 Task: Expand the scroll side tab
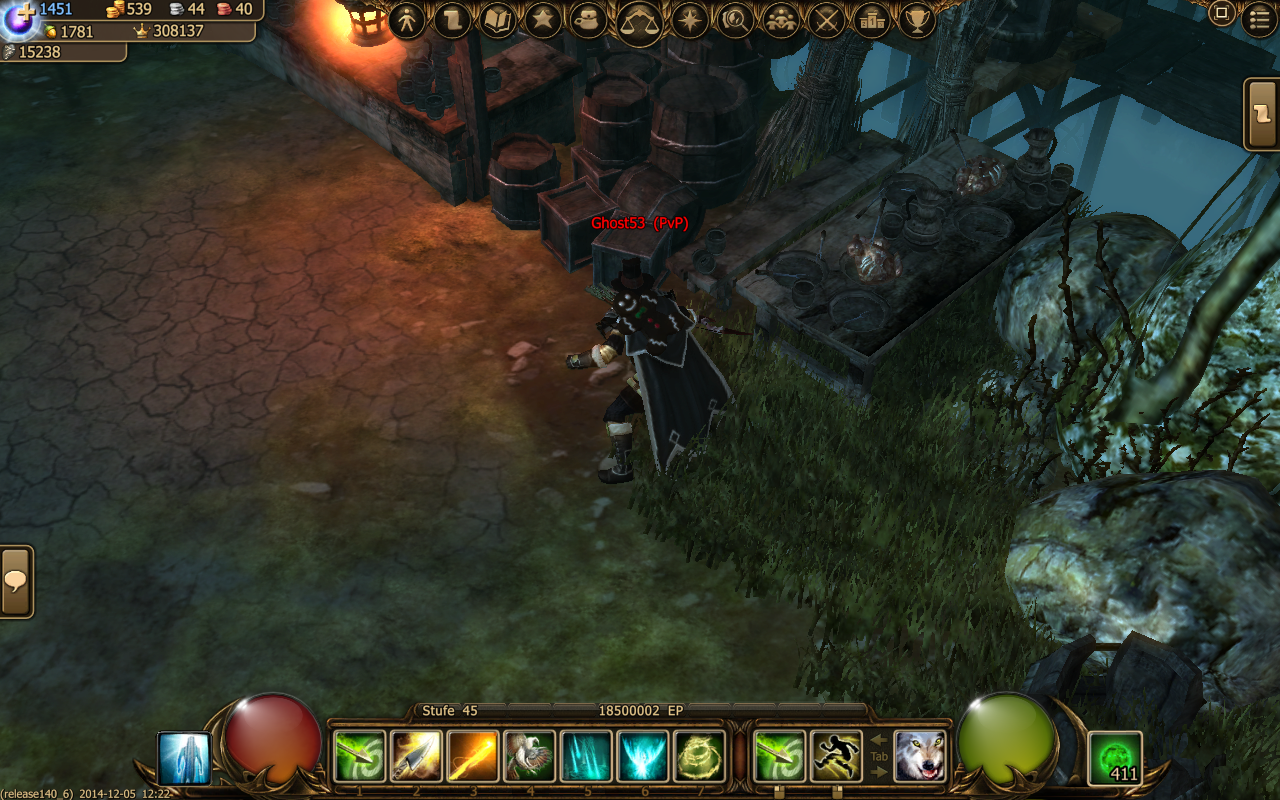tap(1262, 114)
